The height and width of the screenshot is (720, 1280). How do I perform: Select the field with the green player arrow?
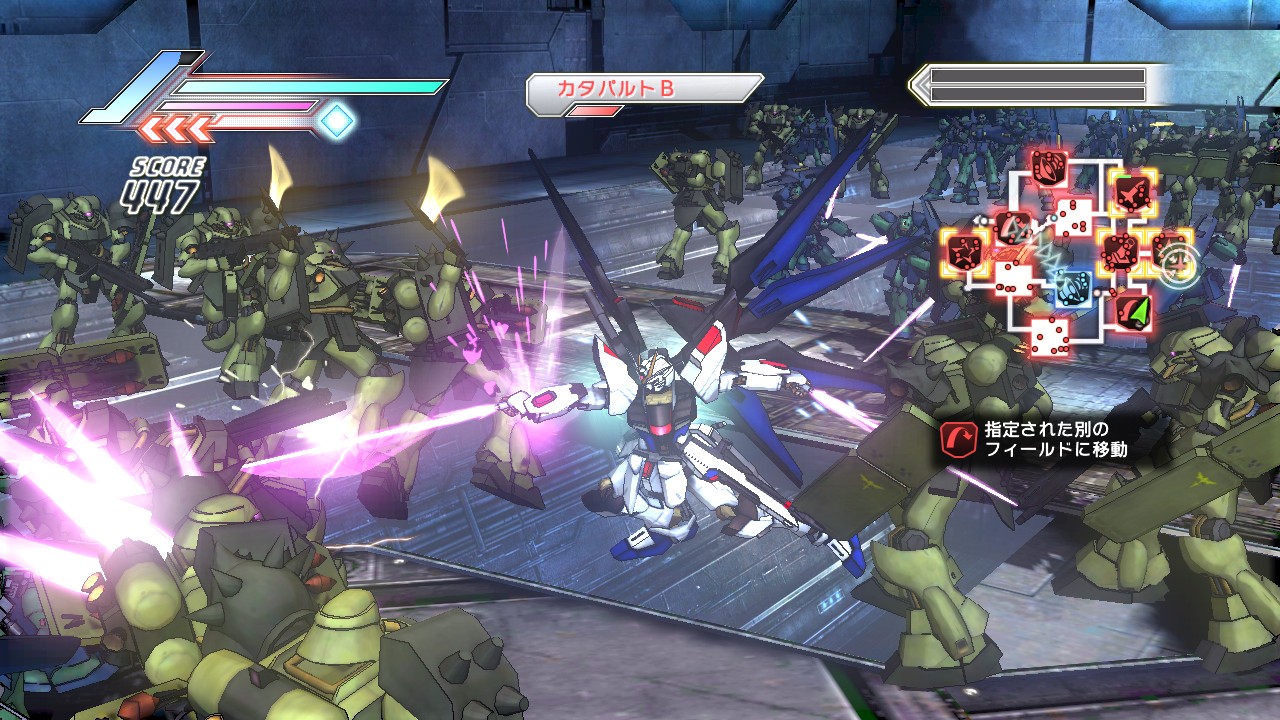pyautogui.click(x=1132, y=311)
